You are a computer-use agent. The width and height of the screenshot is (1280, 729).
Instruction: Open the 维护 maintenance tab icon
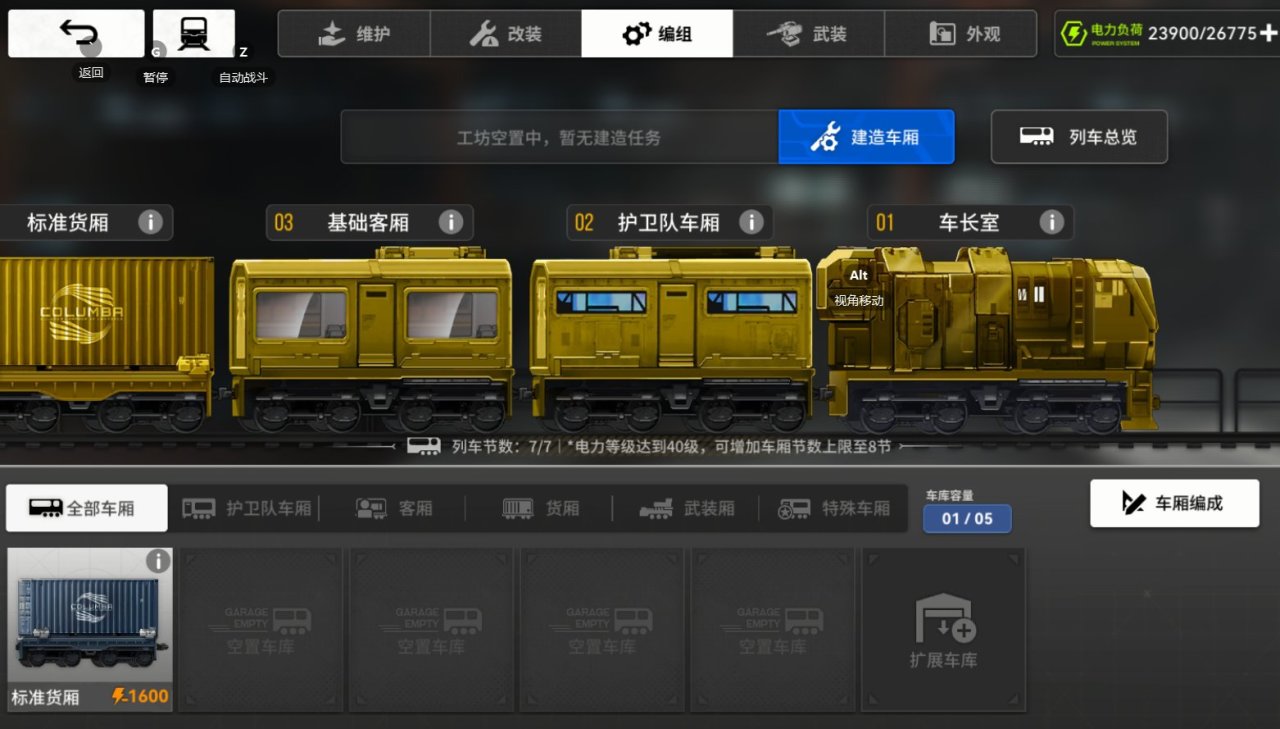(x=330, y=32)
